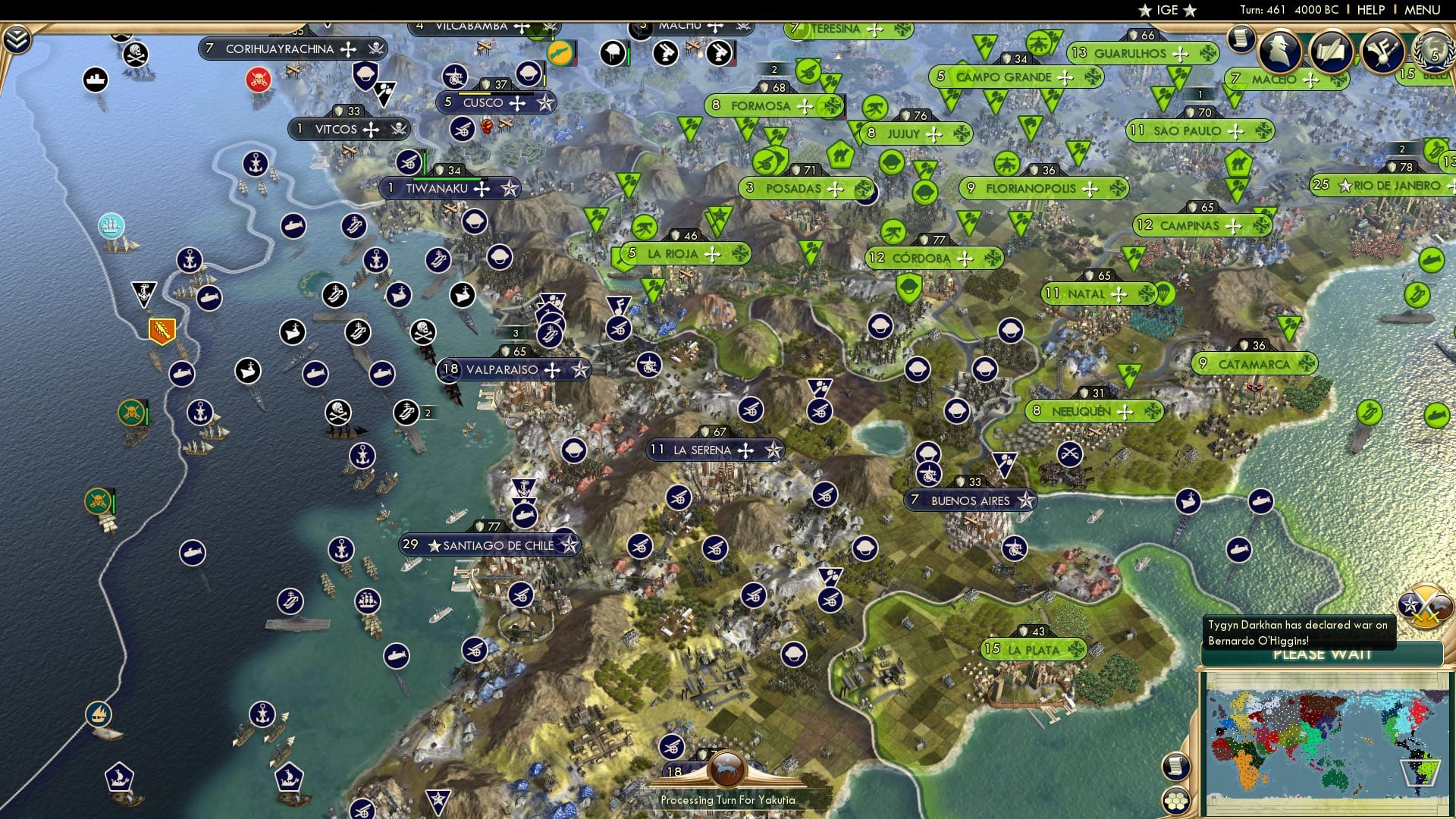Click the war declaration crossed-swords notification icon
This screenshot has height=819, width=1456.
1424,607
